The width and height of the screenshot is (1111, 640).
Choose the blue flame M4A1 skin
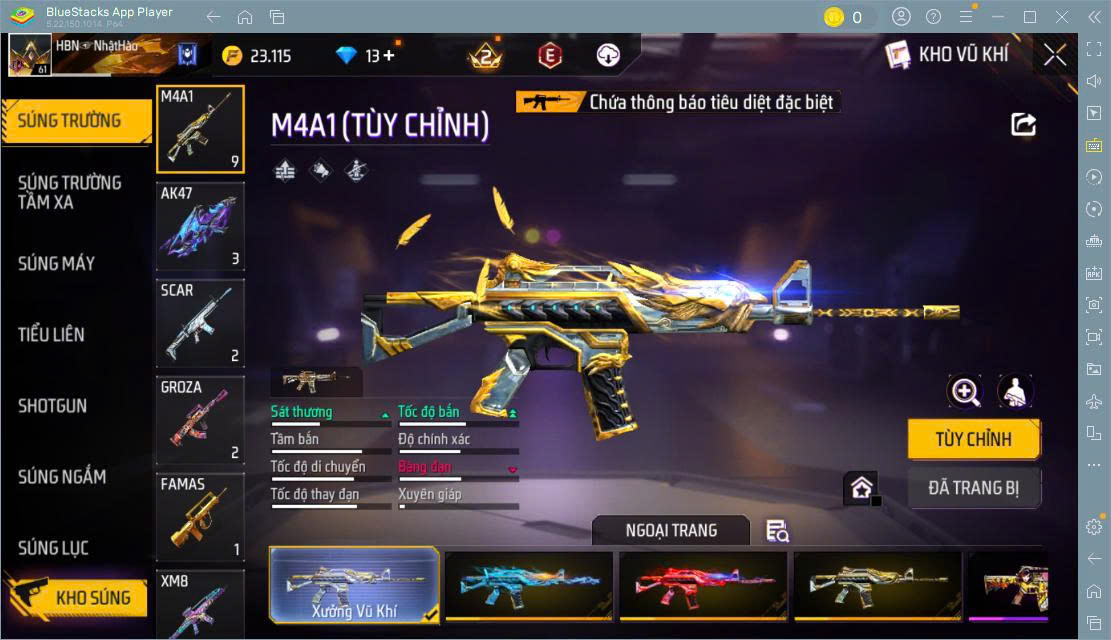[528, 584]
